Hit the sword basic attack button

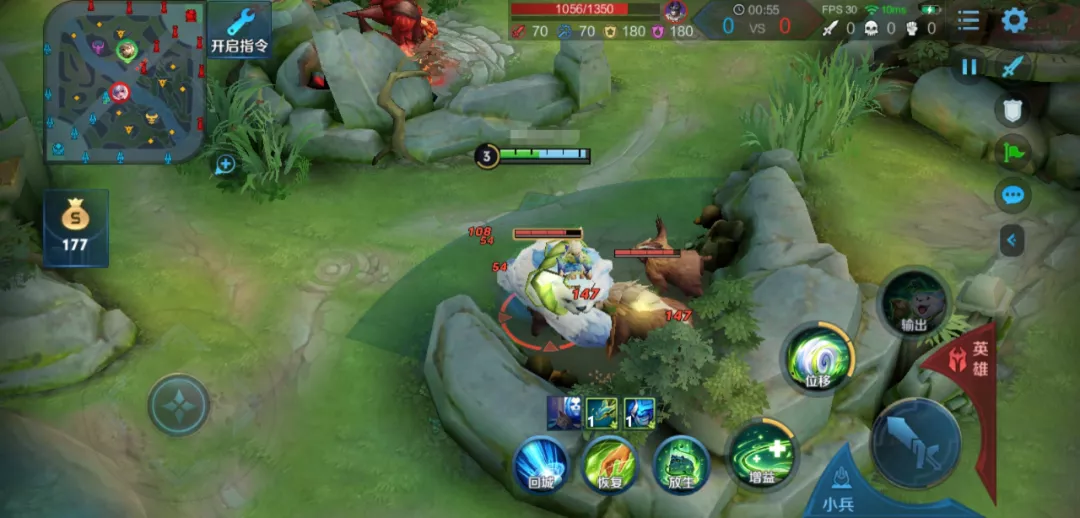click(x=915, y=443)
